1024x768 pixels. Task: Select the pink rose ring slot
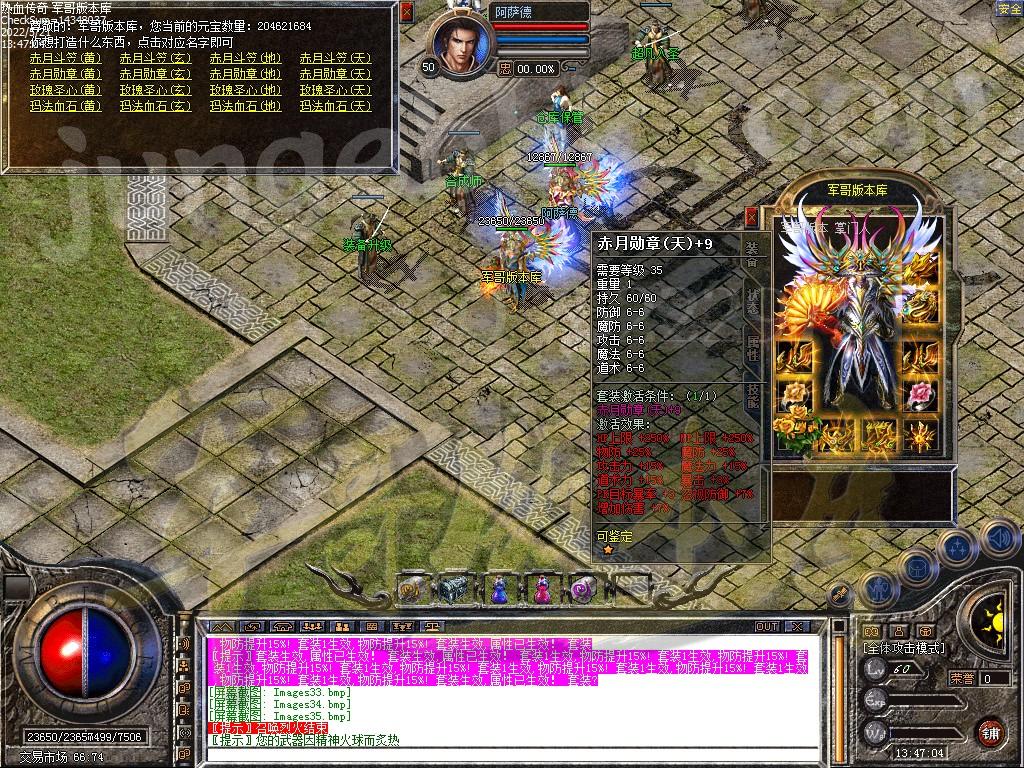pyautogui.click(x=920, y=396)
